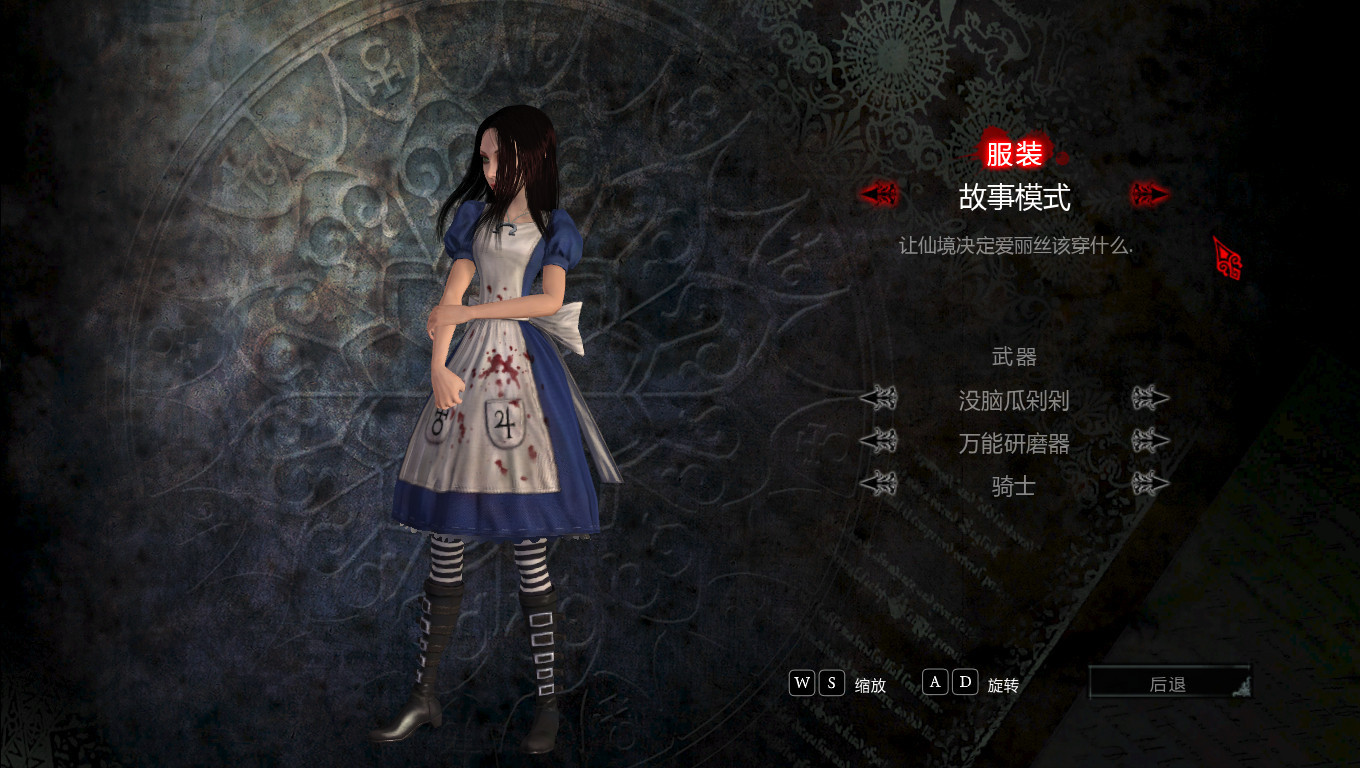Select the next dress with the red right arrow
The height and width of the screenshot is (768, 1360).
[x=1150, y=194]
